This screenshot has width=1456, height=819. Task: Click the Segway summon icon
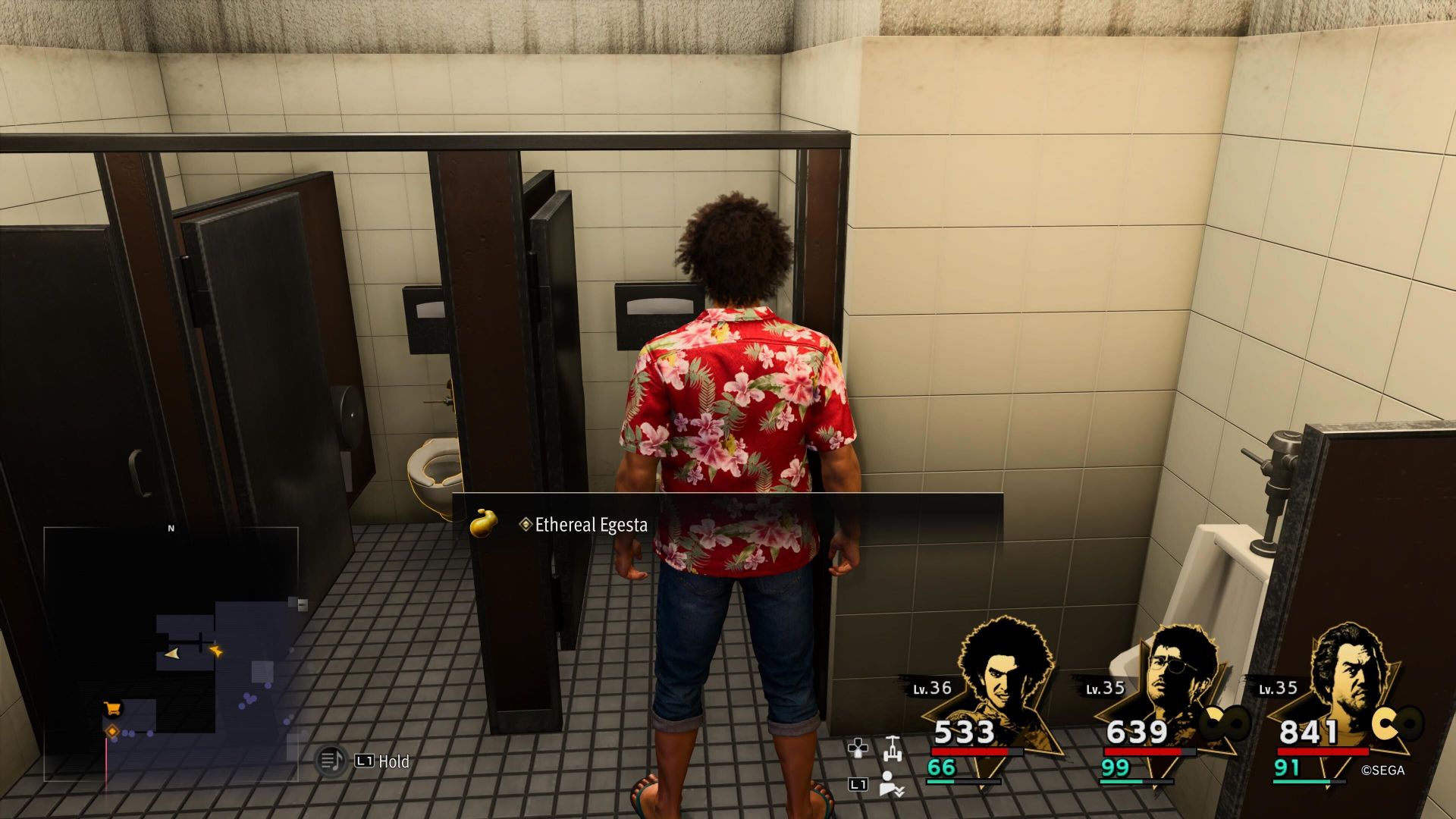(893, 749)
